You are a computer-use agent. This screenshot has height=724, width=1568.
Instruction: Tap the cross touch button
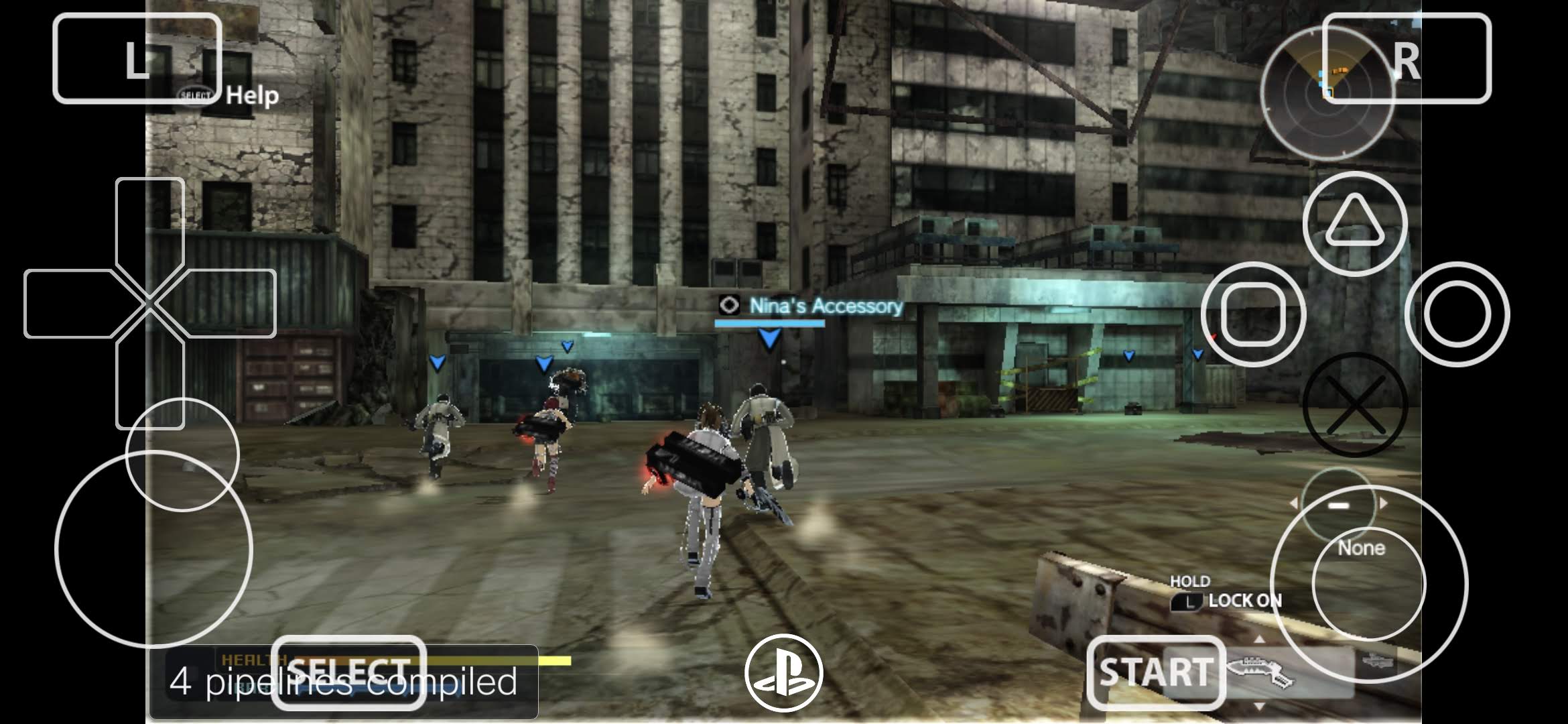pyautogui.click(x=1355, y=405)
